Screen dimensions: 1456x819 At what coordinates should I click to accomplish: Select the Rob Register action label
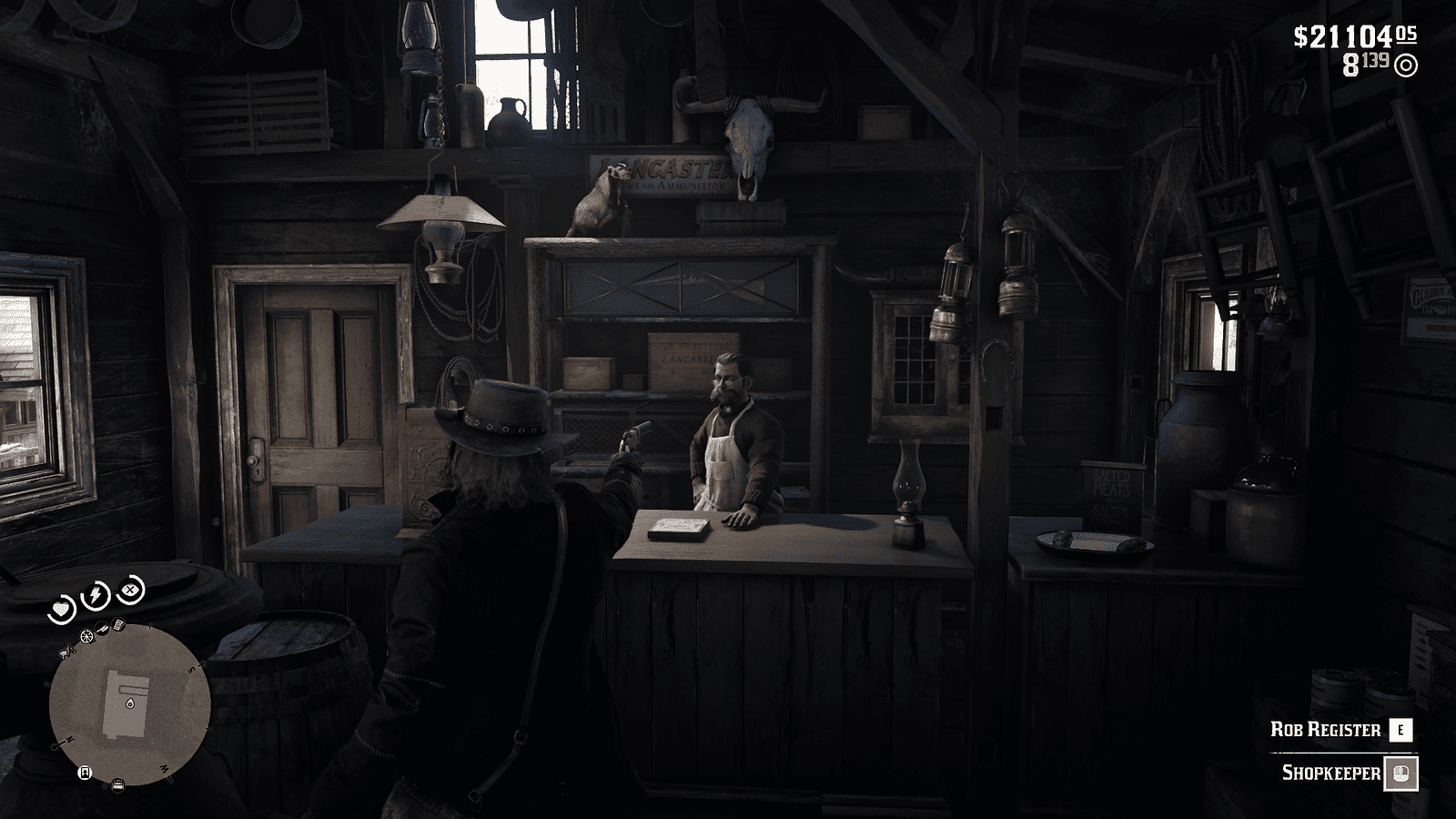point(1326,729)
